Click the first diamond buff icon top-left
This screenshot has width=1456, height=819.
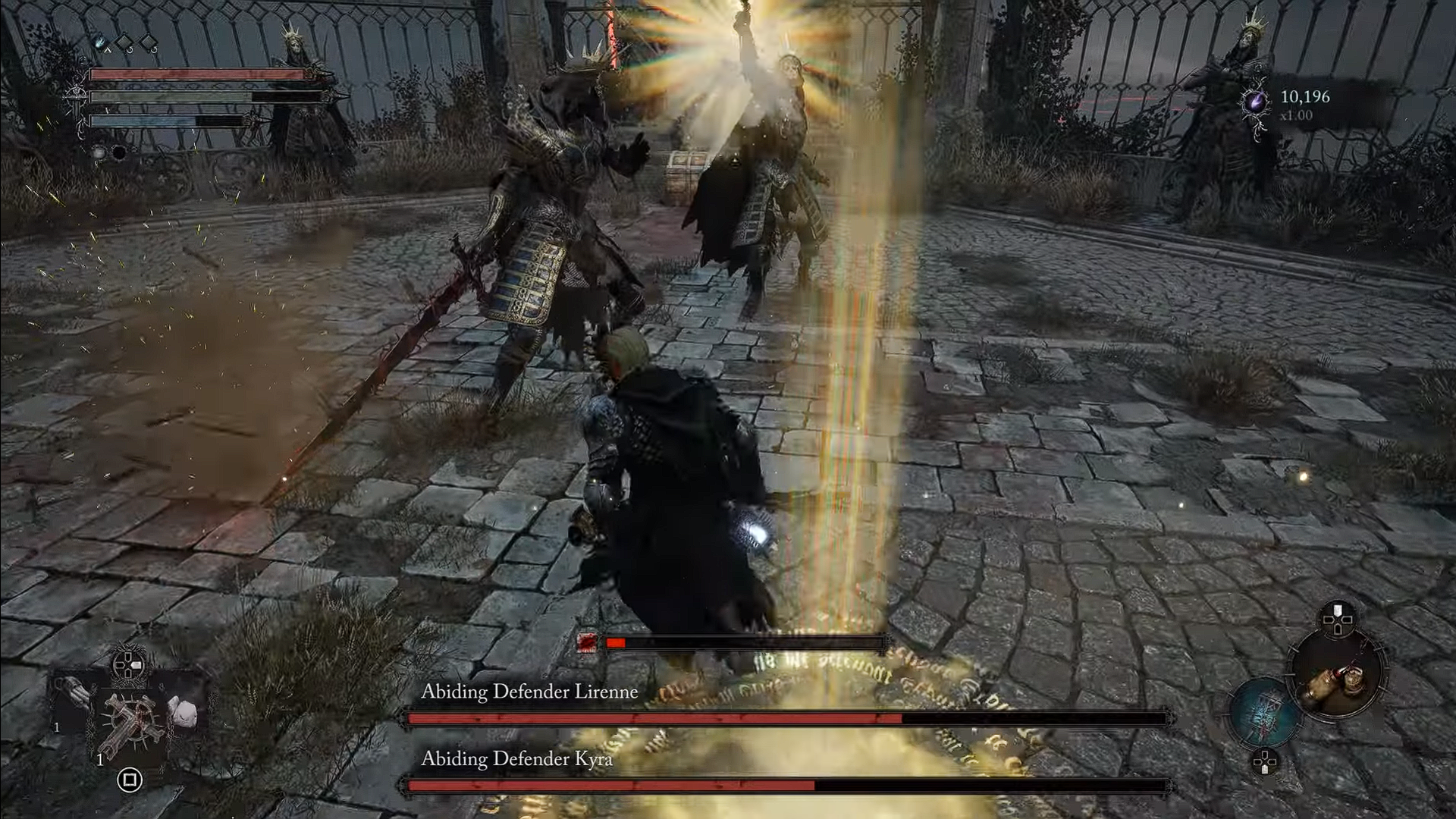point(124,41)
